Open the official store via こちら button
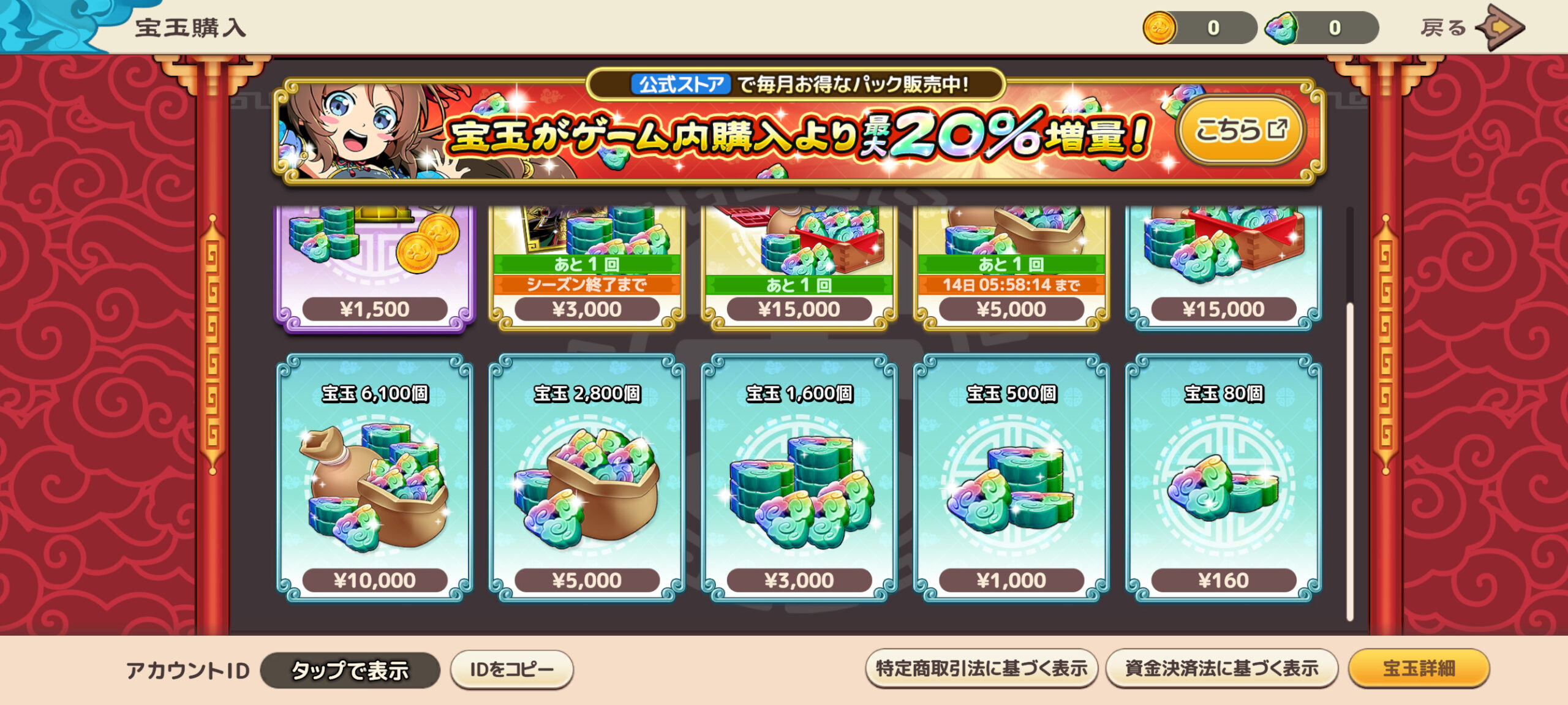1568x705 pixels. [1240, 130]
